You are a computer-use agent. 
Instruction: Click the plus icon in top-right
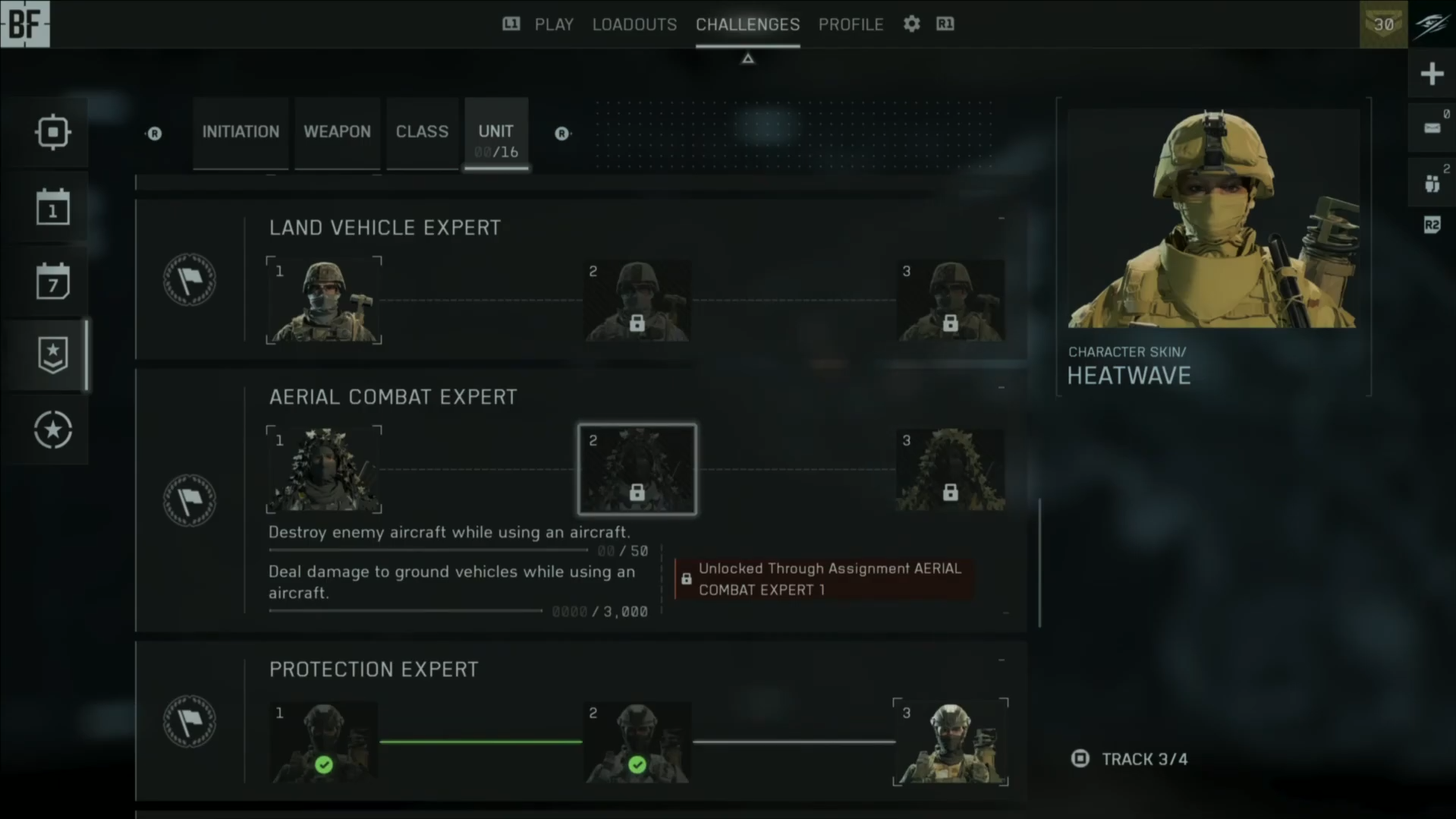(1432, 74)
